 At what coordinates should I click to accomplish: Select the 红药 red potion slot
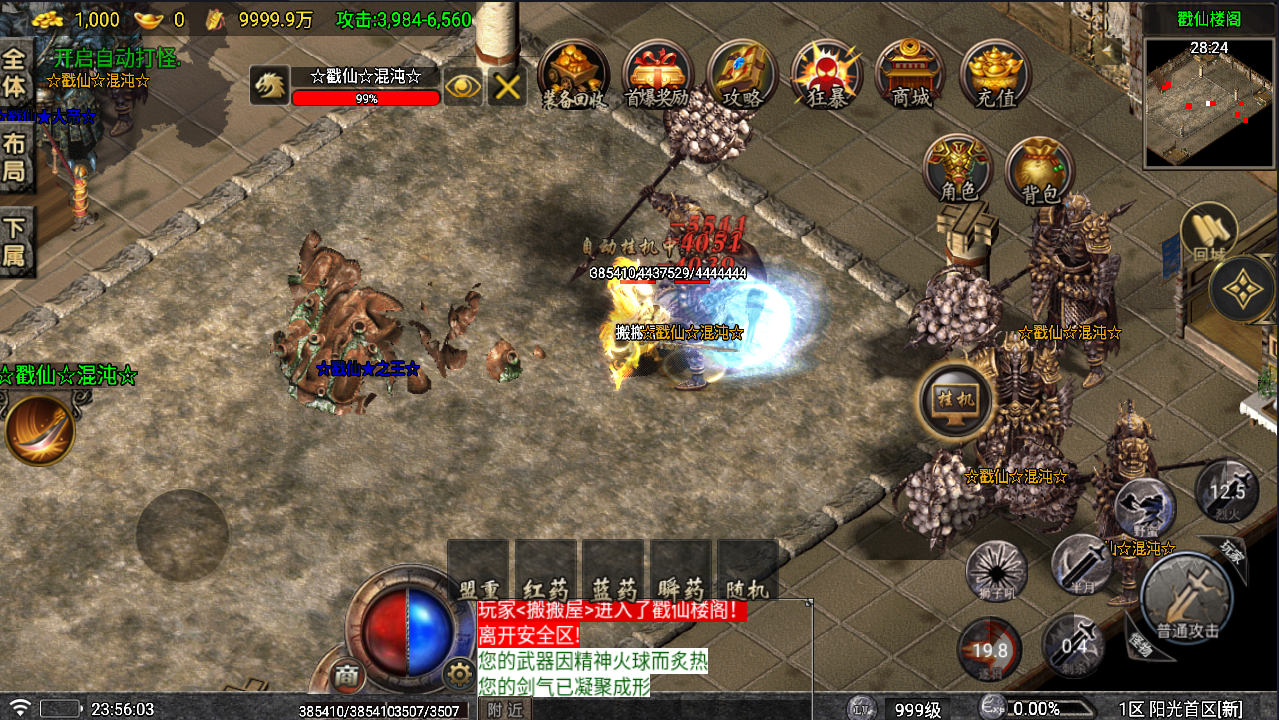(545, 571)
